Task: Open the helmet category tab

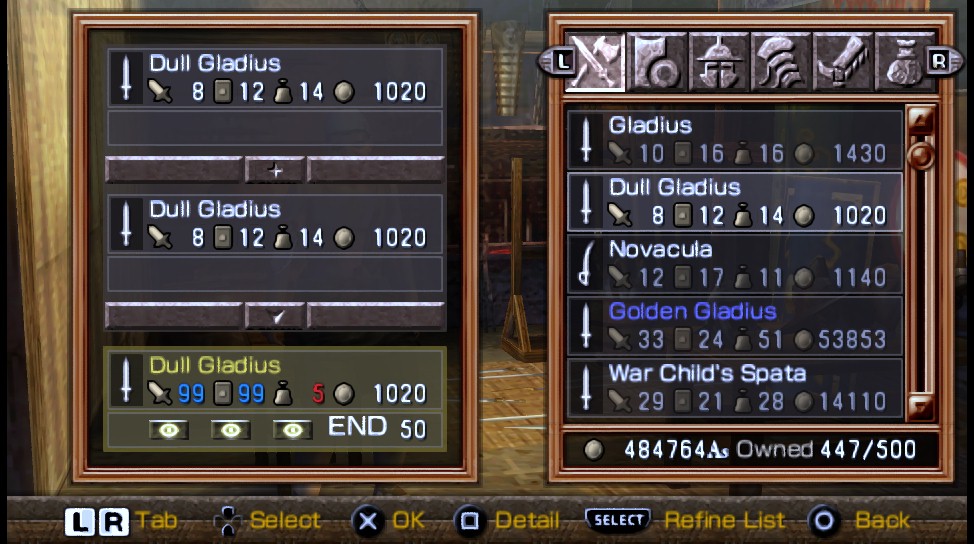Action: (719, 62)
